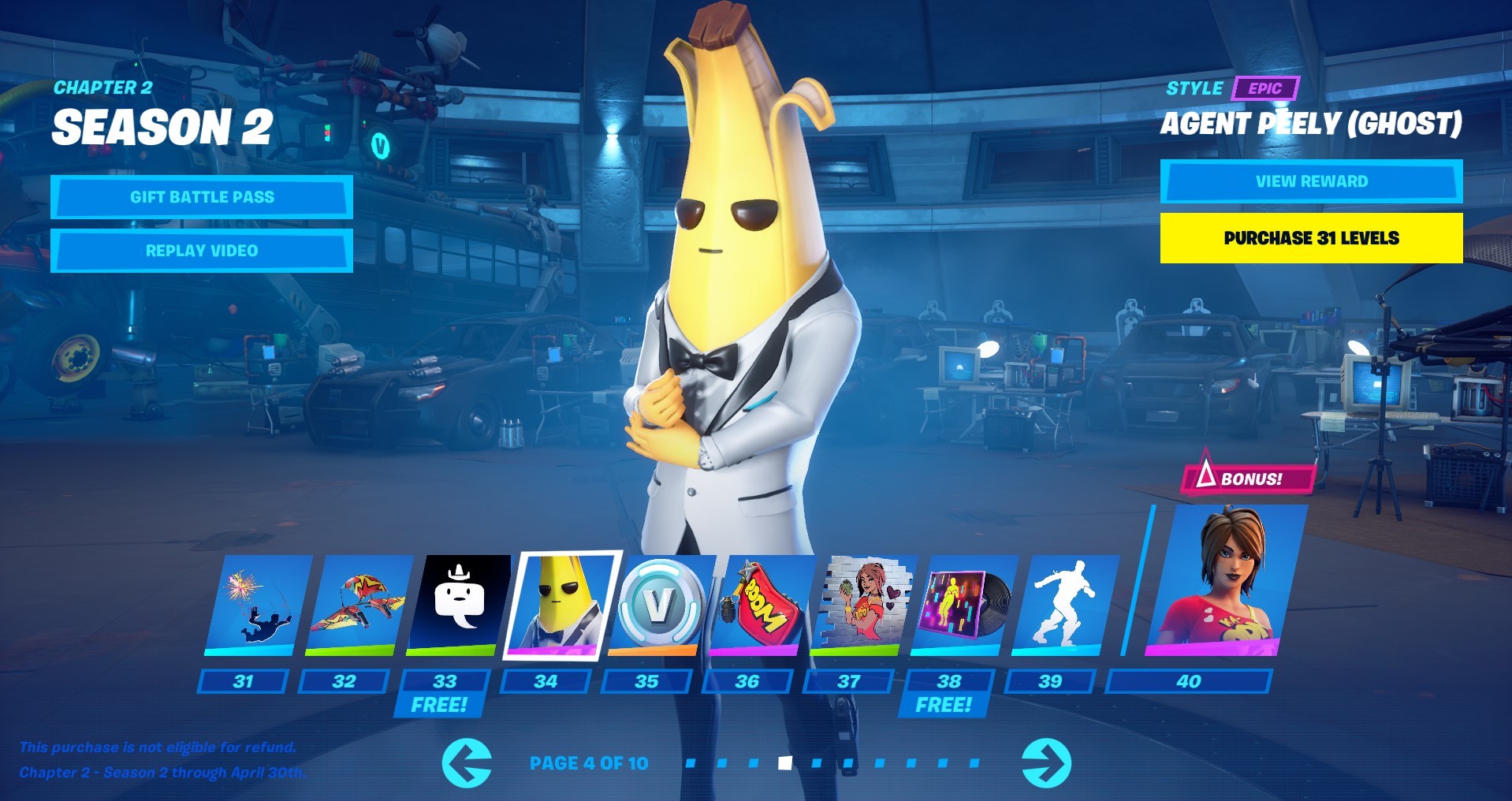Viewport: 1512px width, 801px height.
Task: Click Purchase 31 Levels
Action: [x=1311, y=237]
